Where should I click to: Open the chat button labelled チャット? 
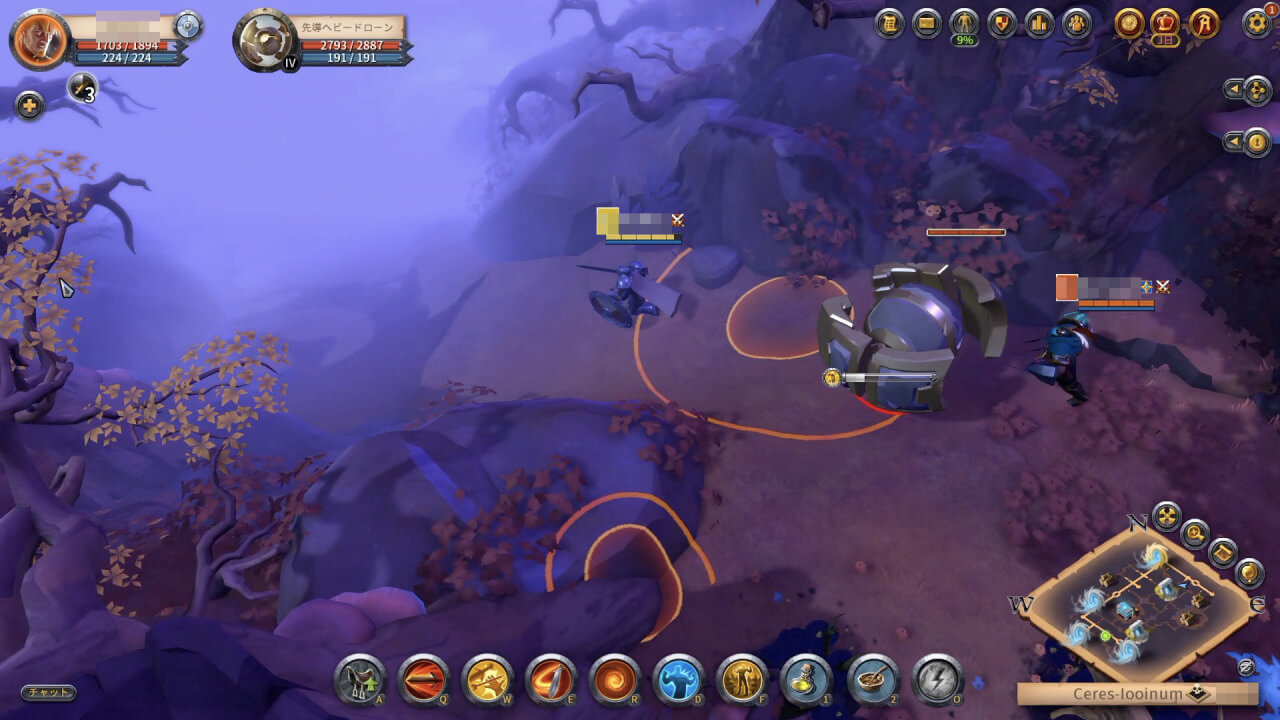pyautogui.click(x=48, y=692)
